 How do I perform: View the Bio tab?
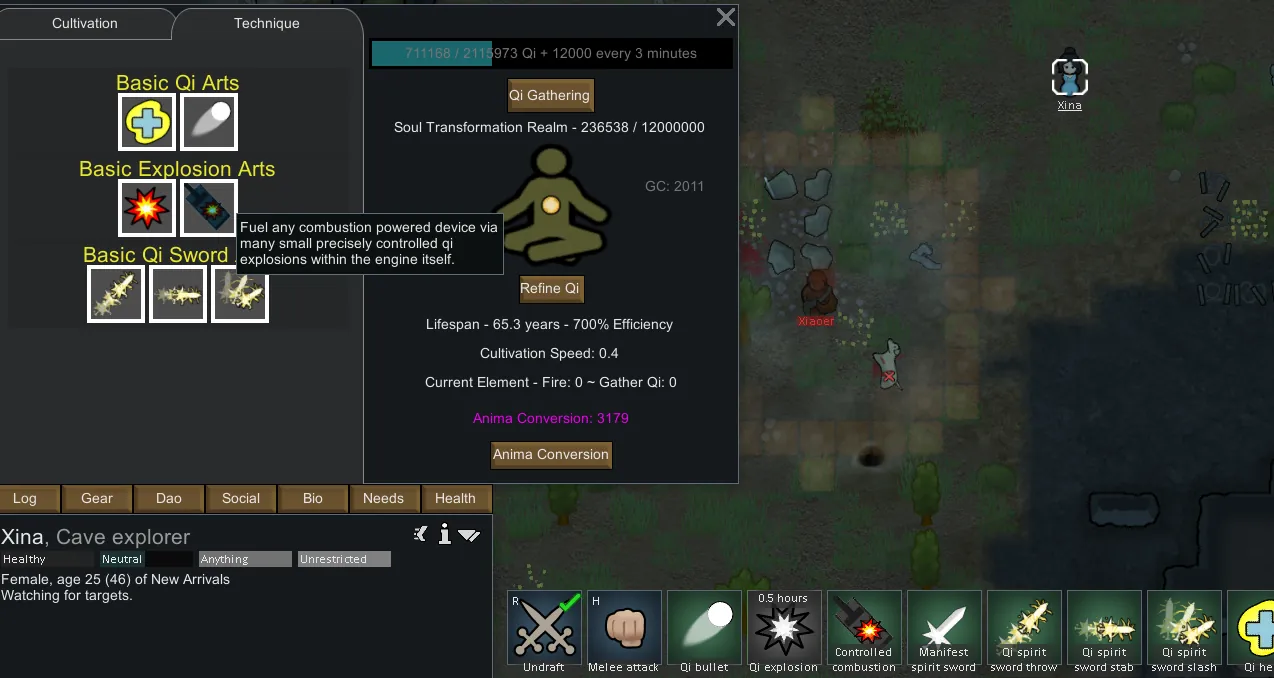(x=313, y=498)
